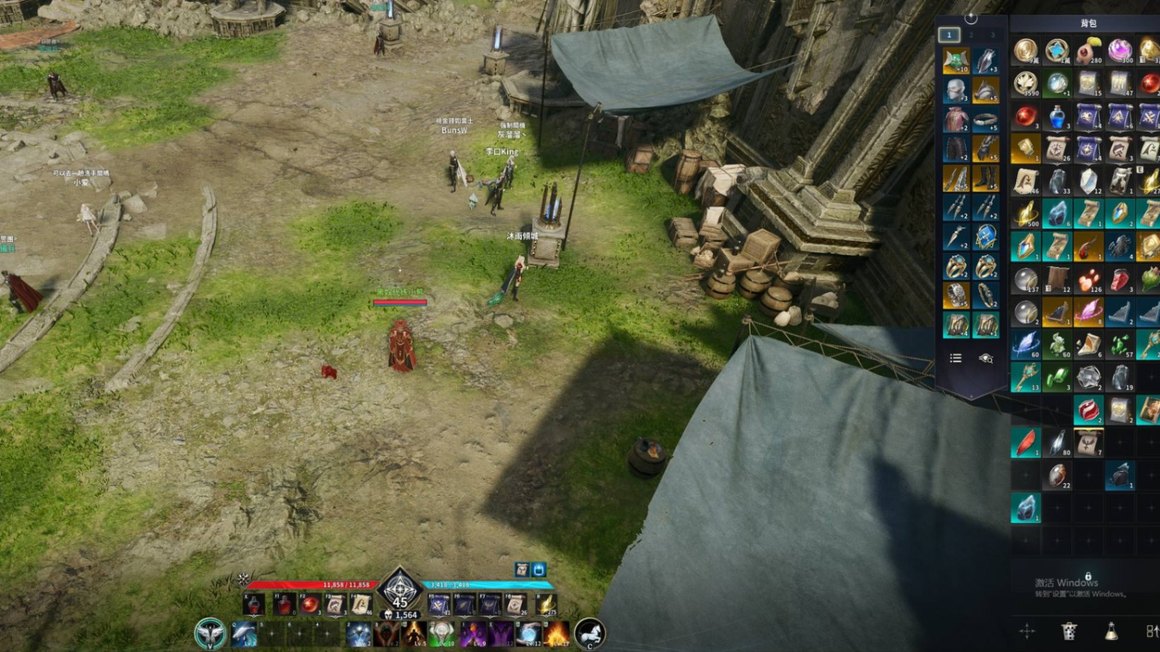The image size is (1160, 652).
Task: Select the helmet equipment slot
Action: pyautogui.click(x=956, y=90)
